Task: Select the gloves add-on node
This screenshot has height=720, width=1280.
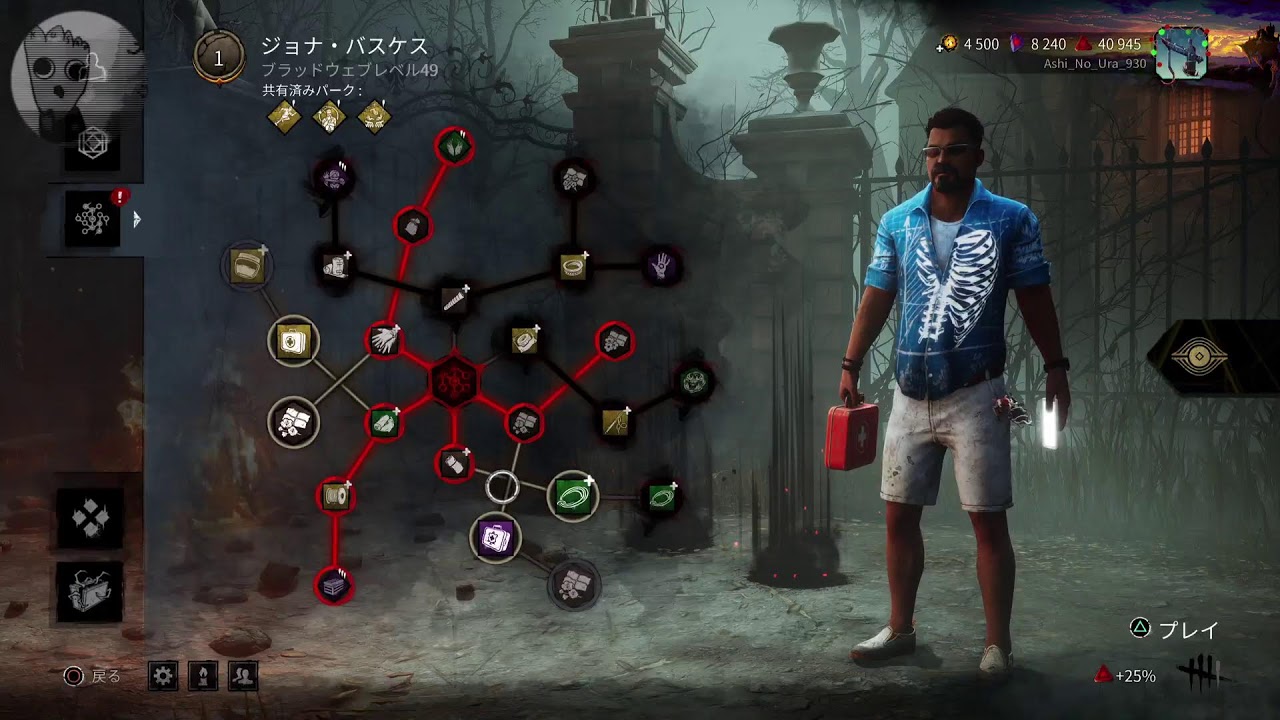Action: coord(384,341)
